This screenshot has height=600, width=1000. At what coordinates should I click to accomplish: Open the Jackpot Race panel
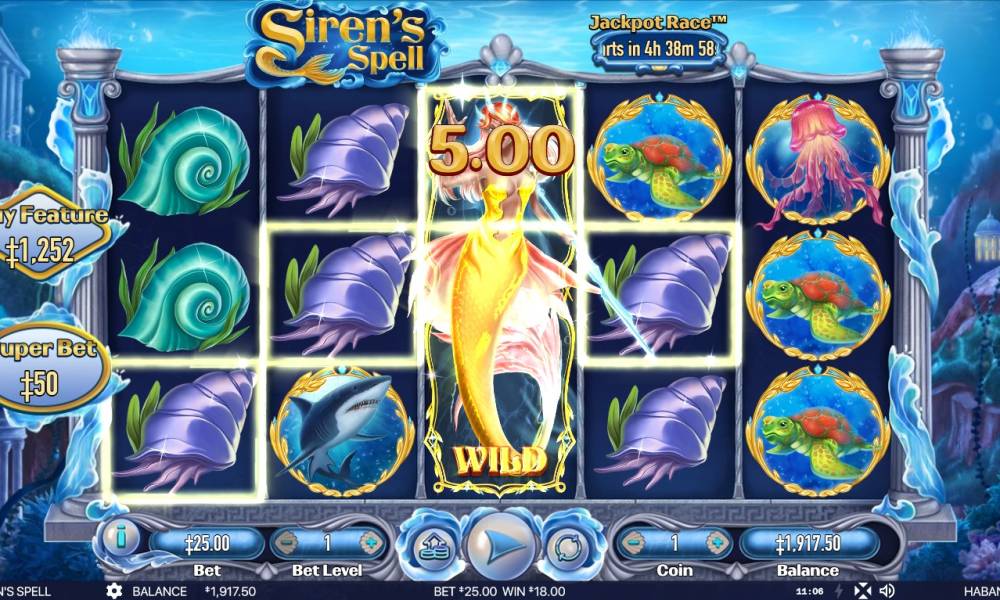(x=657, y=42)
